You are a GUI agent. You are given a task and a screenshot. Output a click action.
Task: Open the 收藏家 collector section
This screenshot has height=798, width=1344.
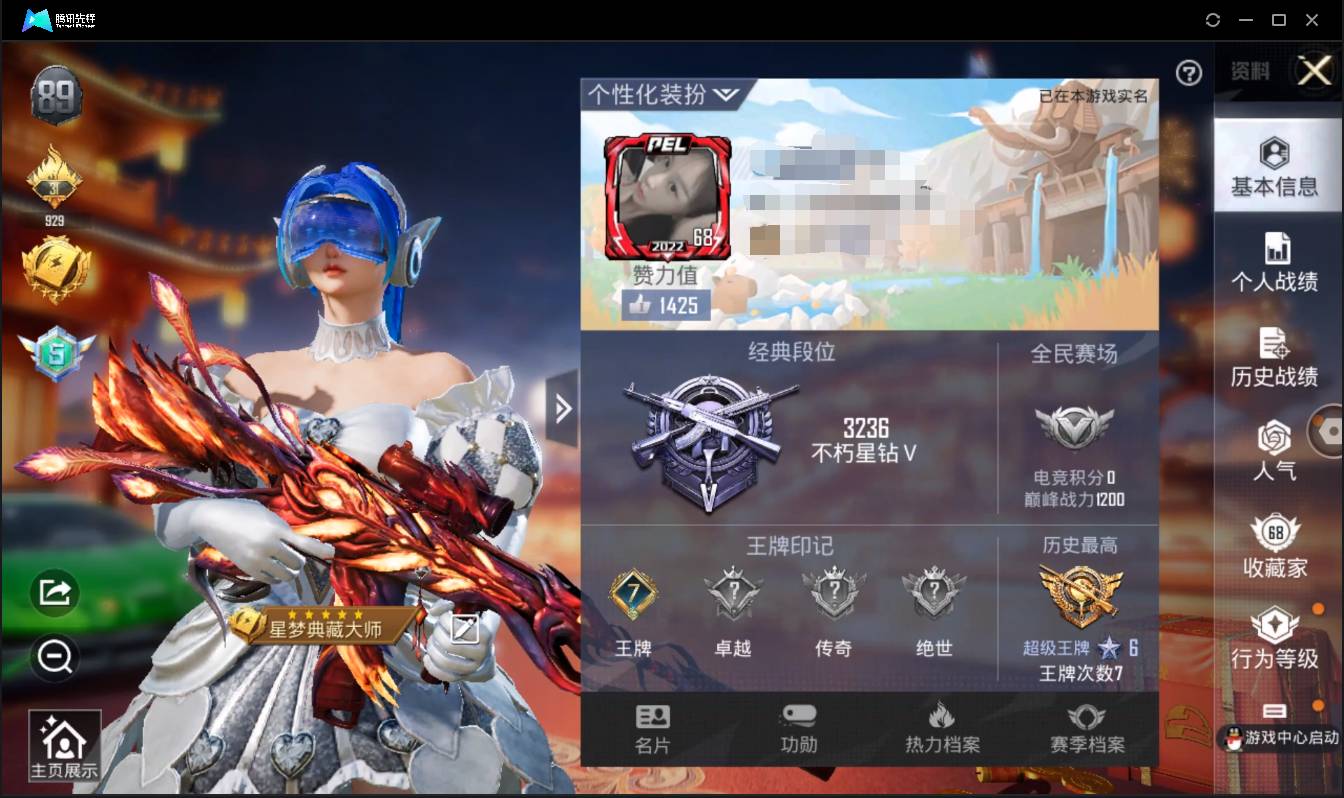pos(1276,545)
